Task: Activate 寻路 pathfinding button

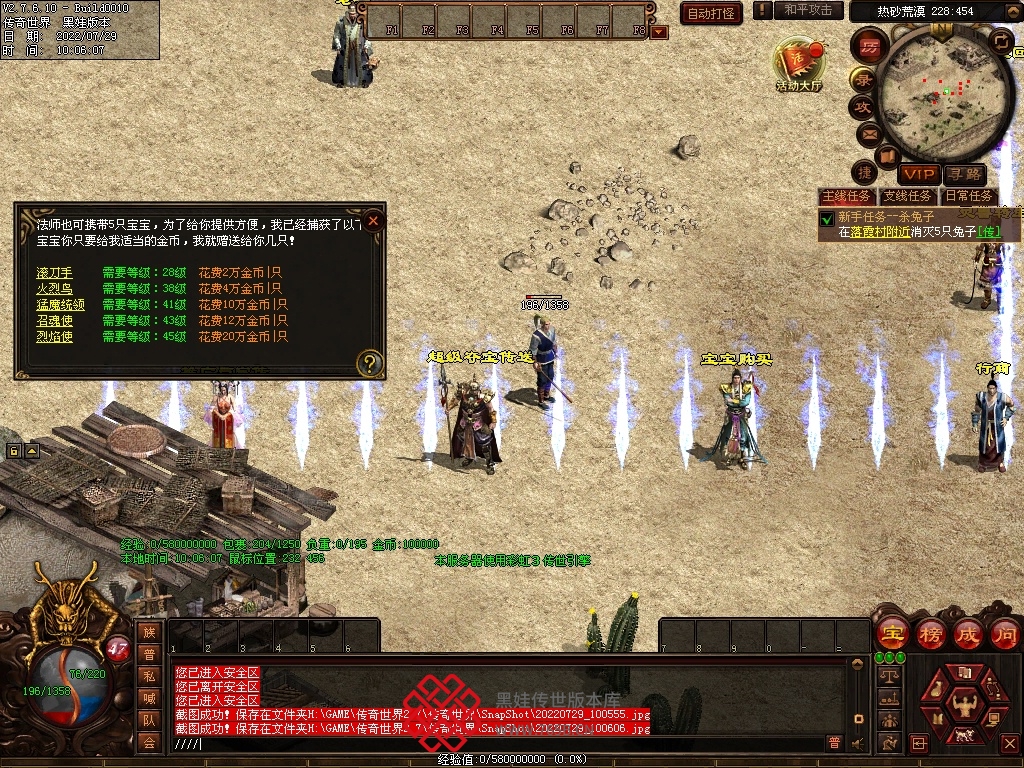Action: click(964, 175)
